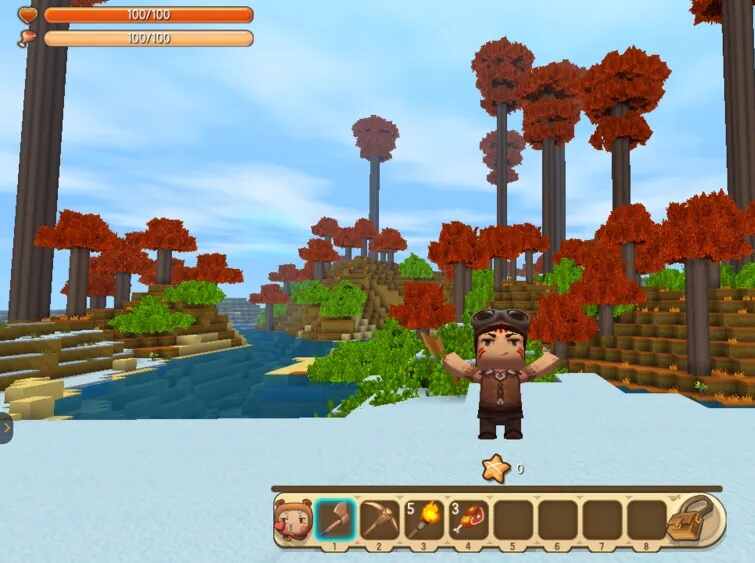Click the character face icon beside hotbar
The height and width of the screenshot is (563, 755).
pos(292,520)
